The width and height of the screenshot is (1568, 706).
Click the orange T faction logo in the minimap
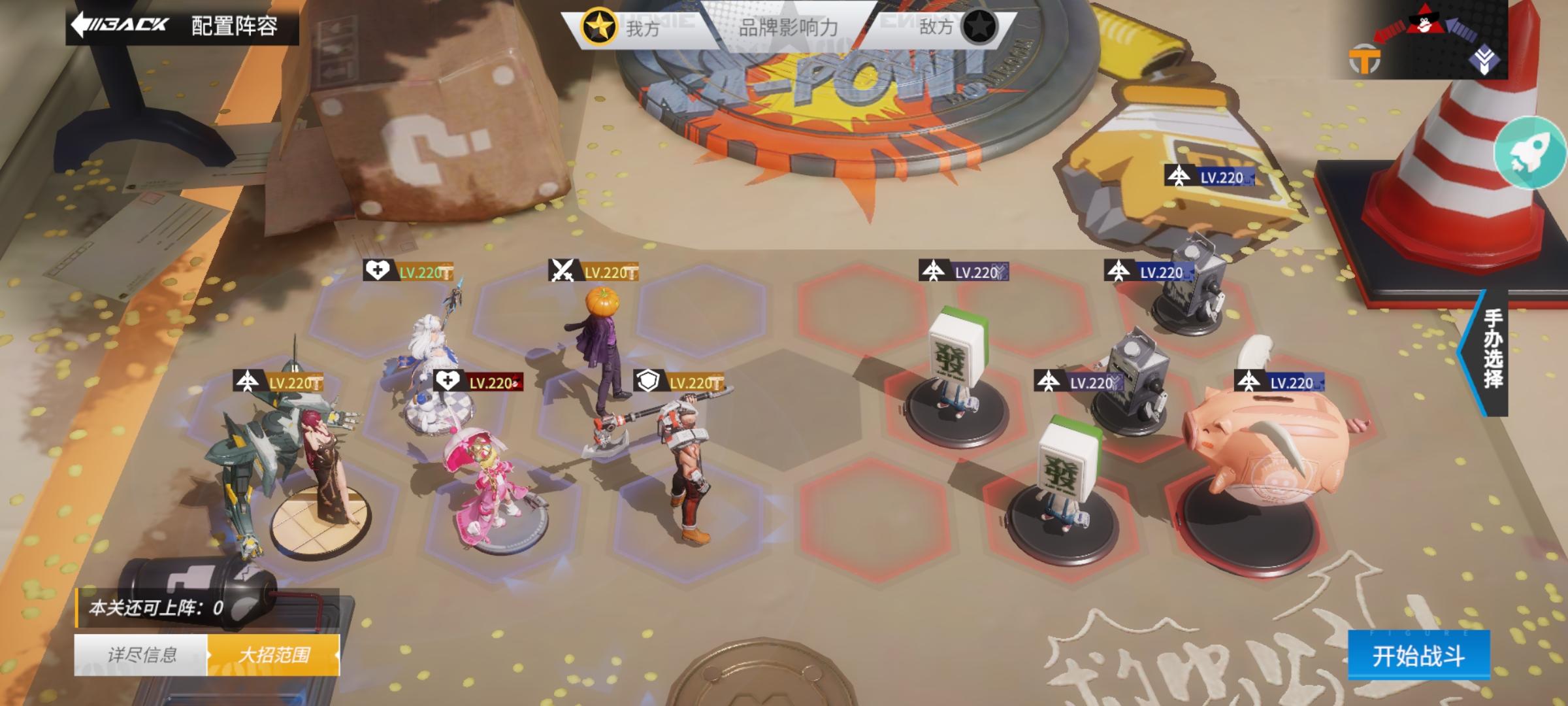pos(1364,59)
